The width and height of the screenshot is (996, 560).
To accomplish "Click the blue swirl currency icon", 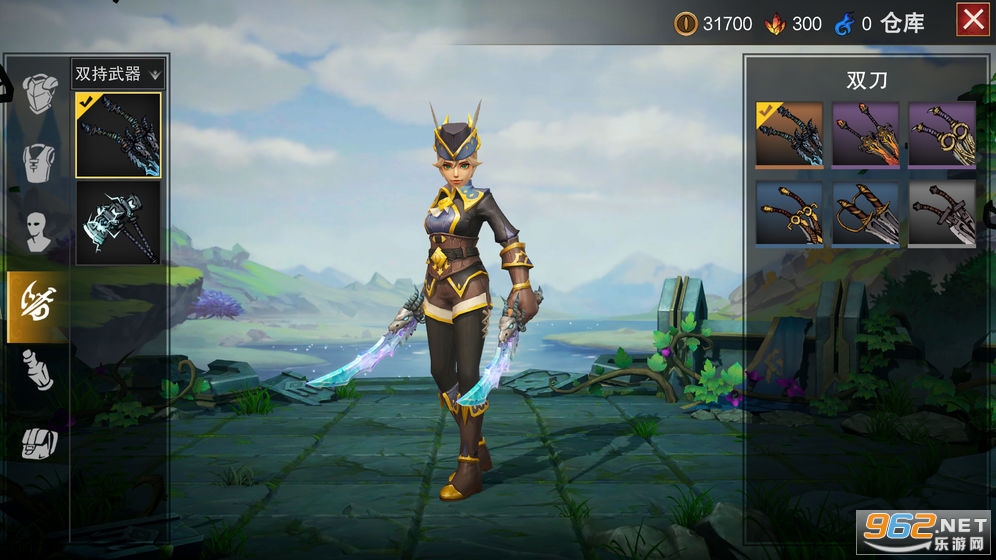I will pyautogui.click(x=843, y=23).
